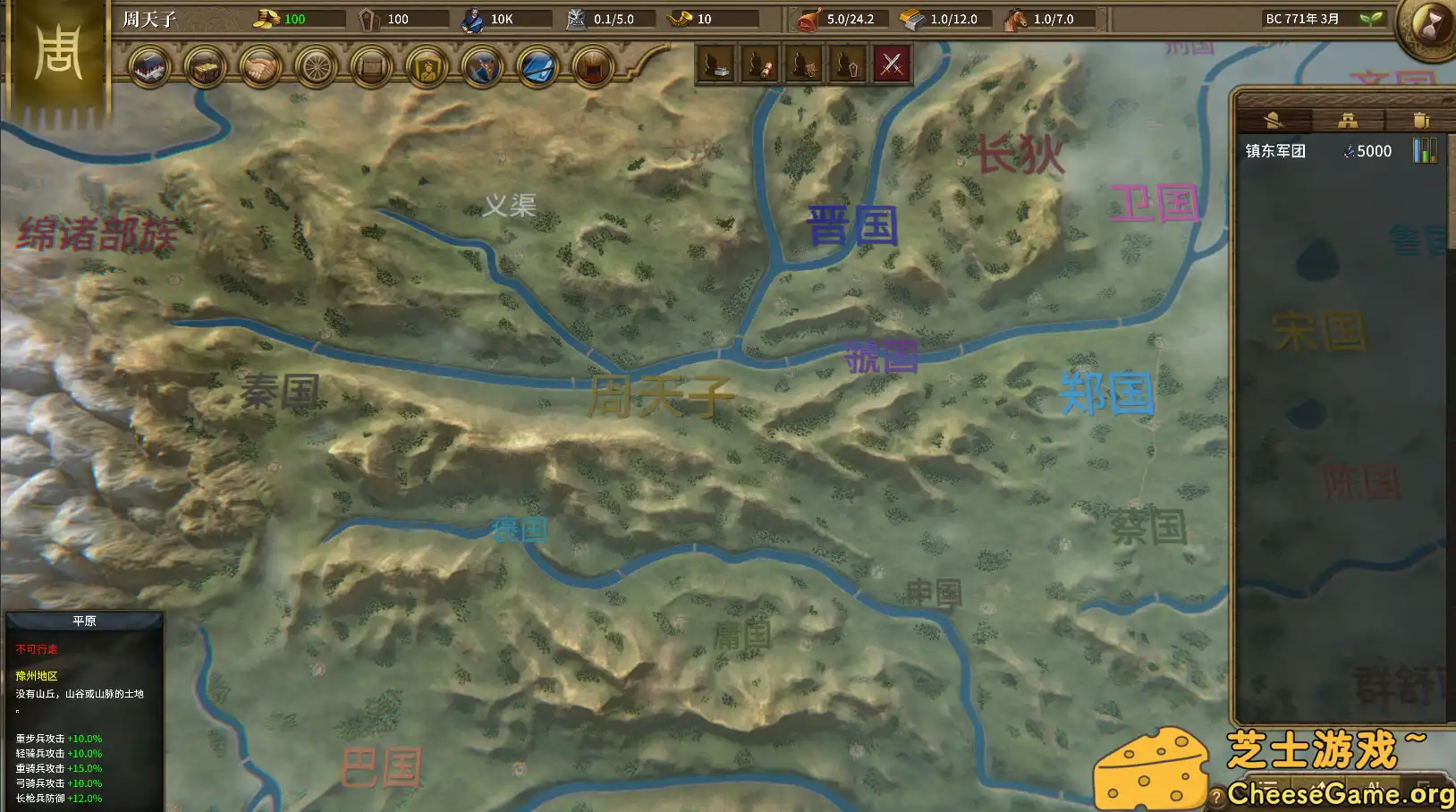Select the red crossed swords war icon
1456x812 pixels.
(x=891, y=64)
